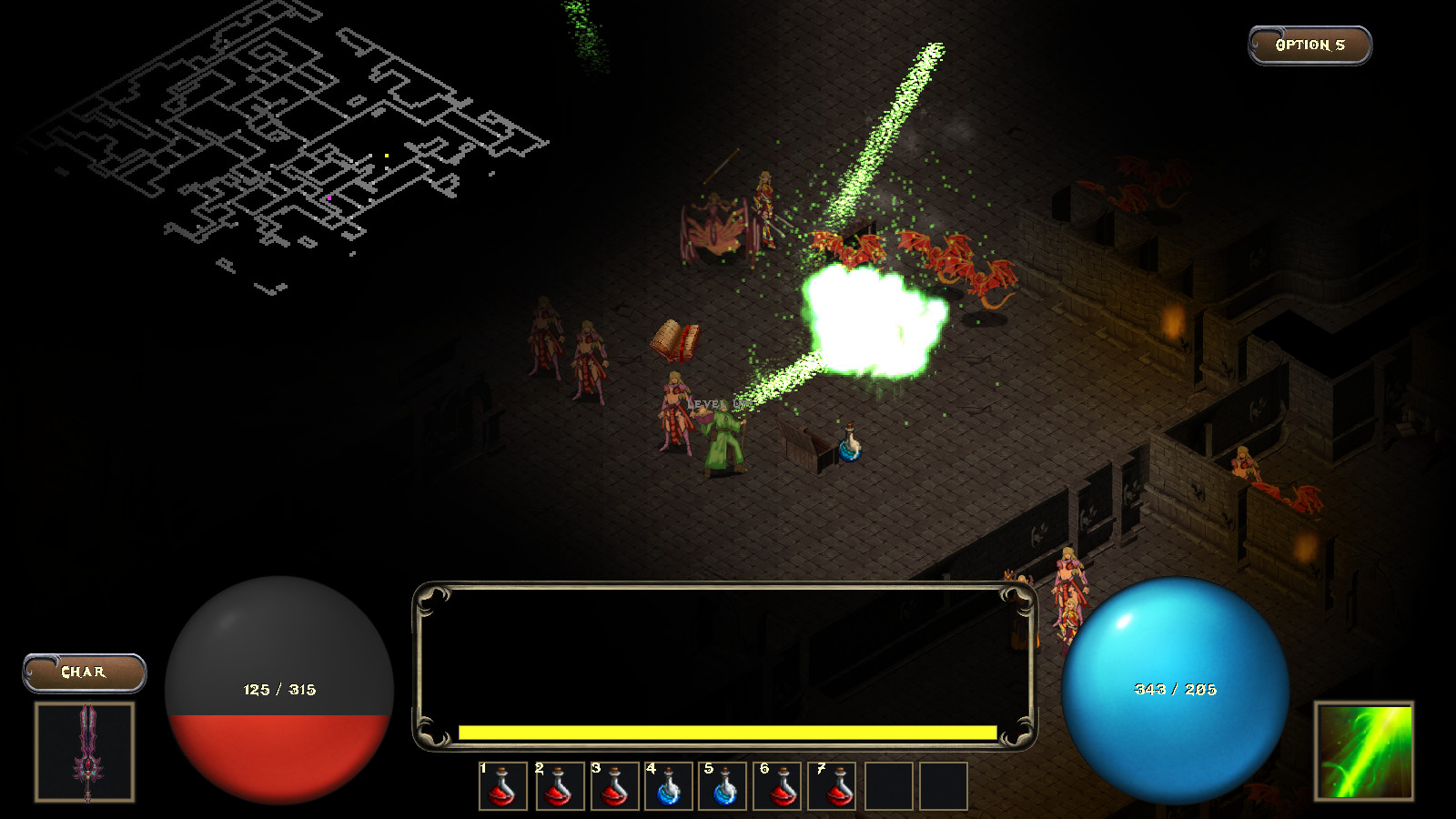Use the red potion in slot 2
Image resolution: width=1456 pixels, height=819 pixels.
pyautogui.click(x=560, y=788)
